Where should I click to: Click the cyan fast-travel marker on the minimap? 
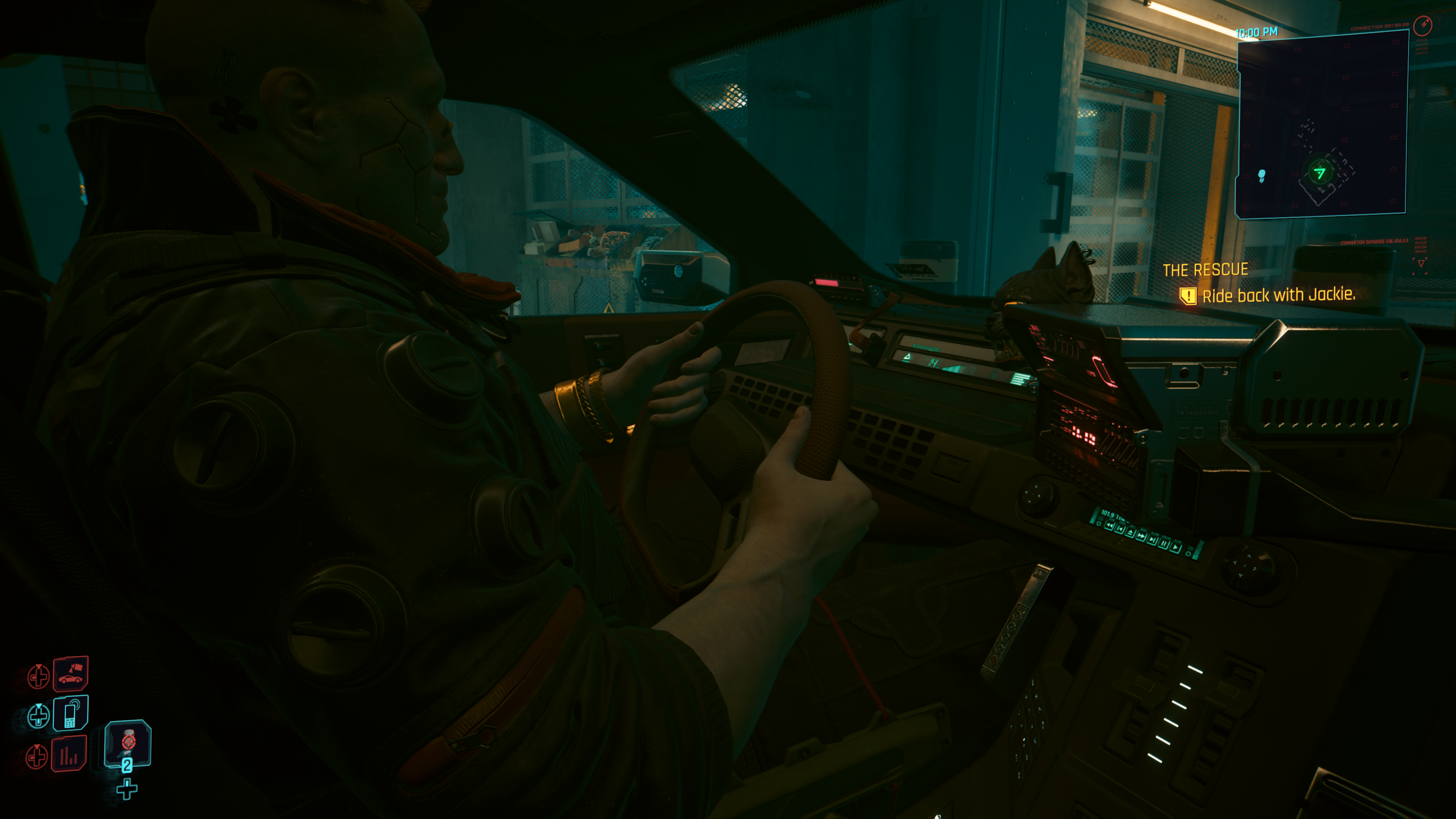coord(1261,175)
